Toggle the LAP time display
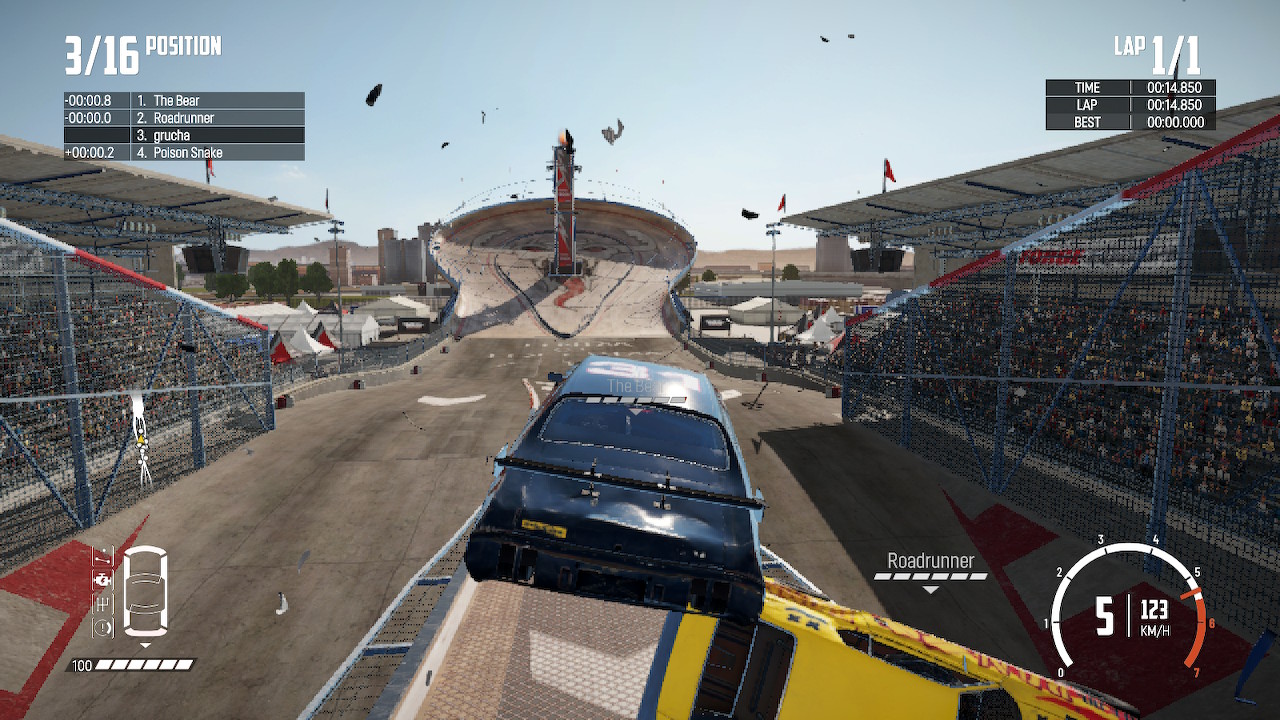Image resolution: width=1280 pixels, height=720 pixels. tap(1130, 104)
